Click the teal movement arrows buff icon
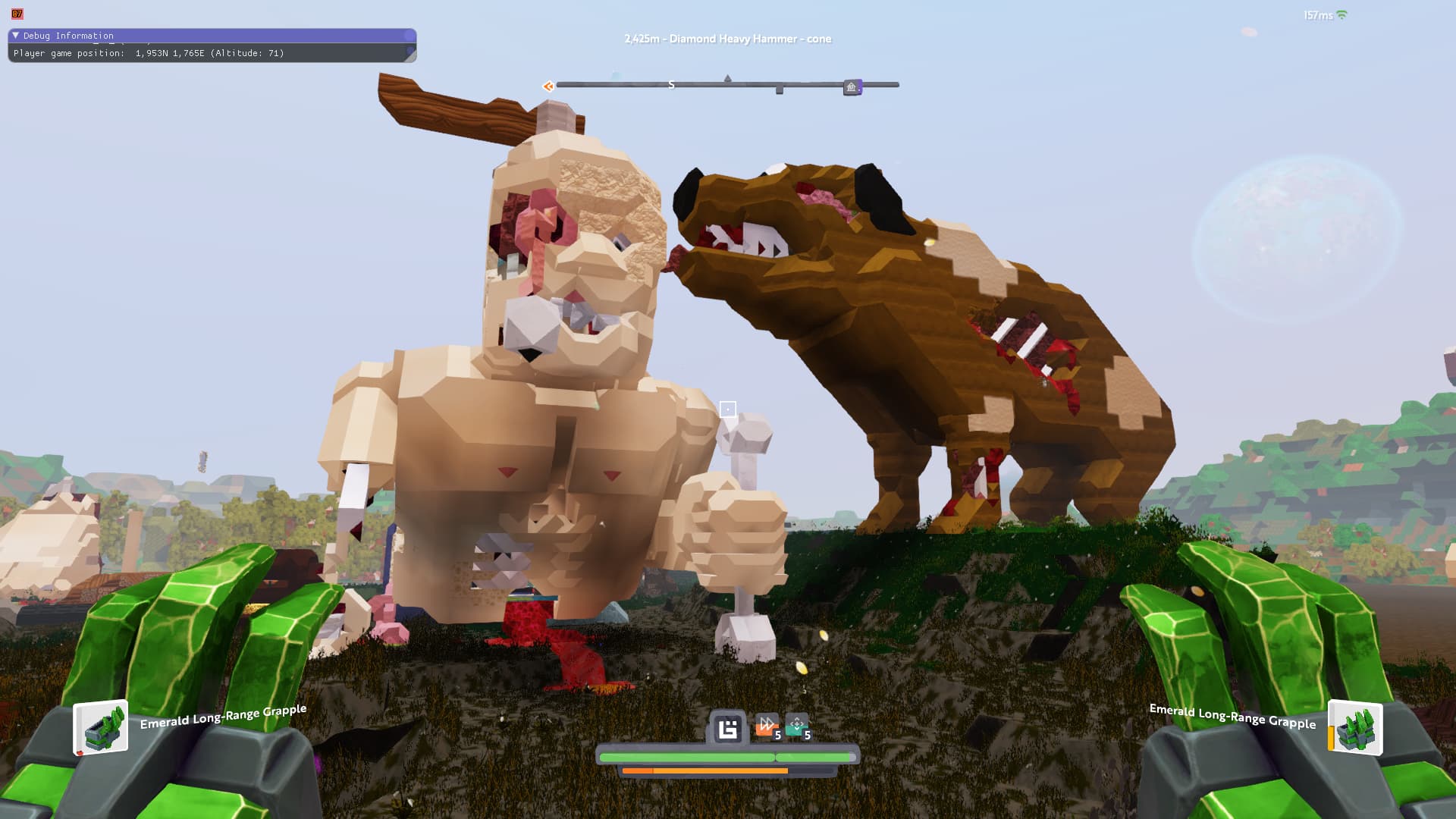 point(796,726)
